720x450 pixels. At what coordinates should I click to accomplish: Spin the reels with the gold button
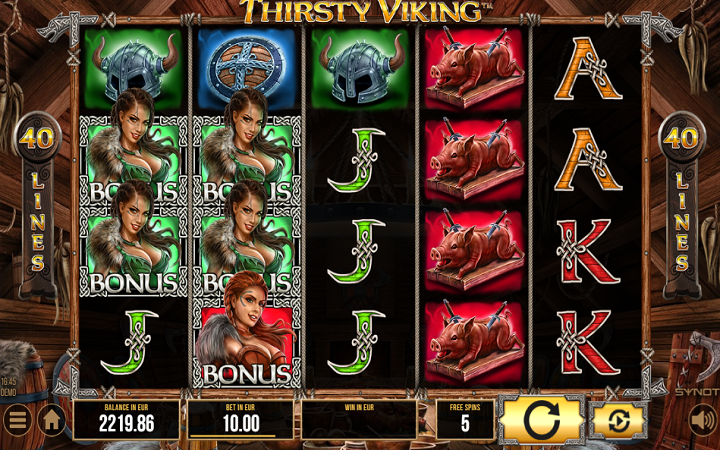(541, 420)
